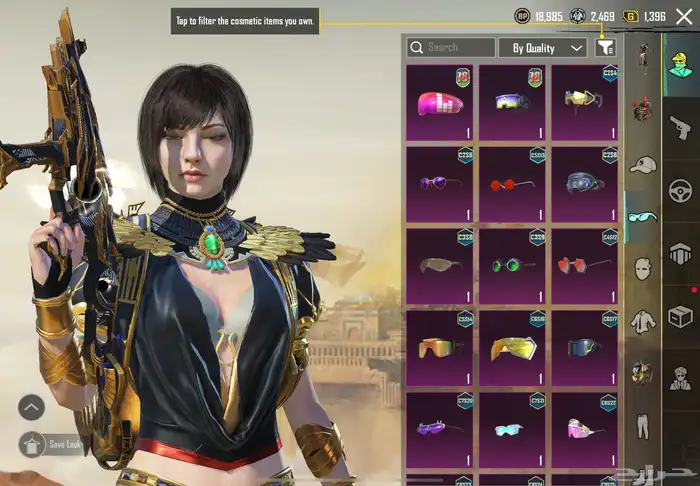This screenshot has height=486, width=700.
Task: Select the character avatar tab
Action: point(681,59)
